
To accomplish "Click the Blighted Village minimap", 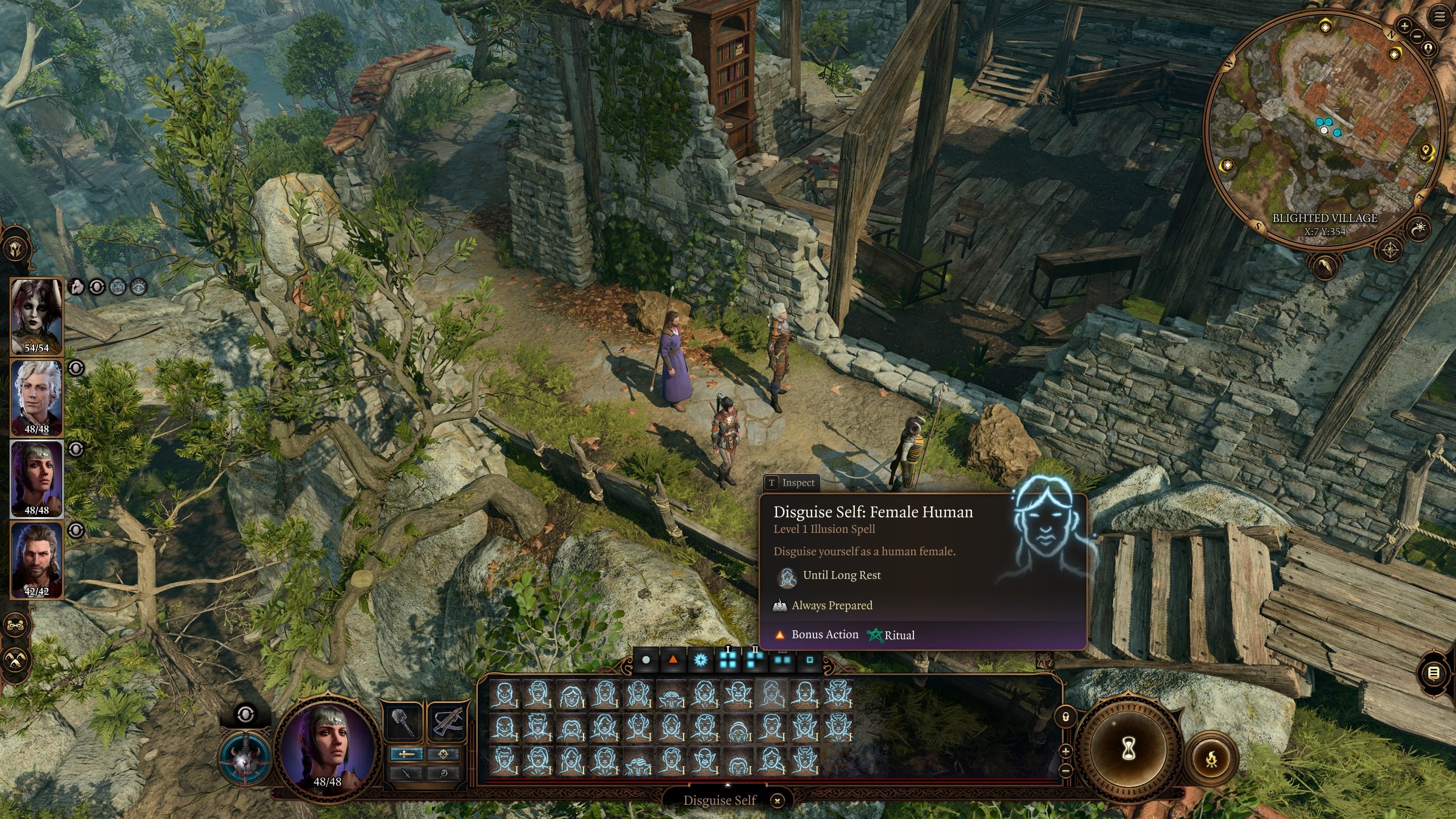I will [1325, 125].
